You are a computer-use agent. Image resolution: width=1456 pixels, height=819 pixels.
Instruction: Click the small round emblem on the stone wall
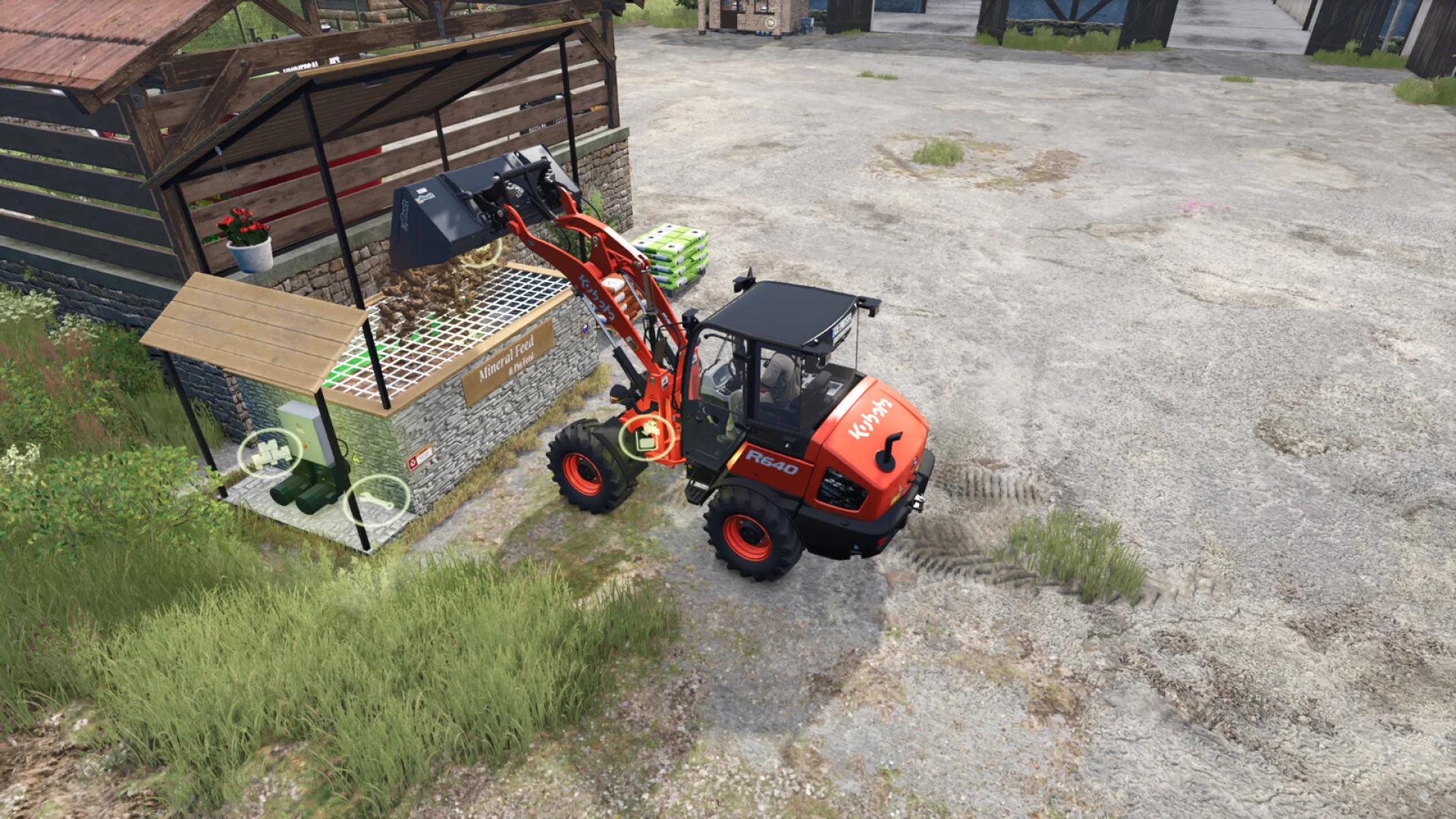click(584, 327)
